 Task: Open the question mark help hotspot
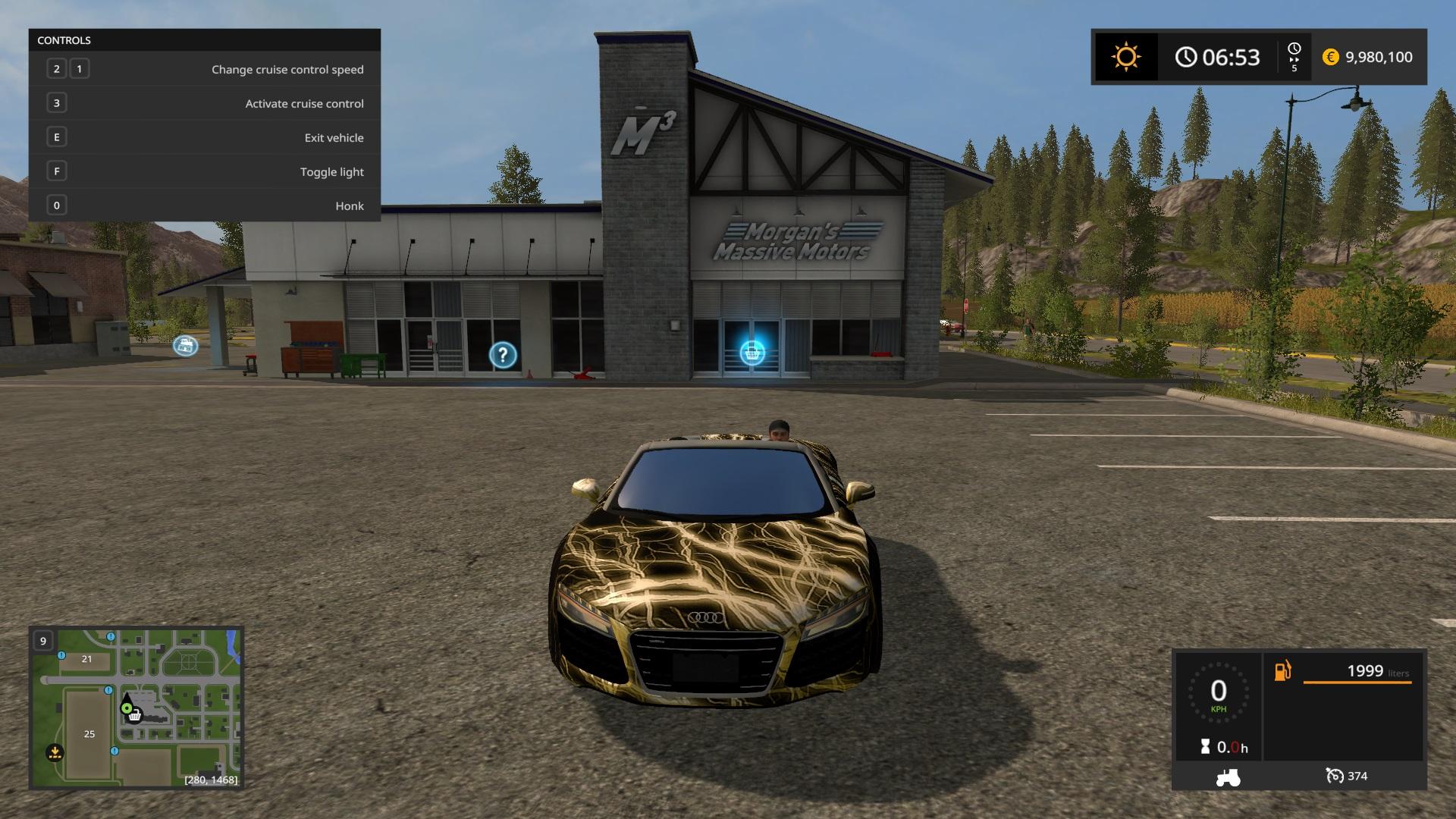(502, 353)
